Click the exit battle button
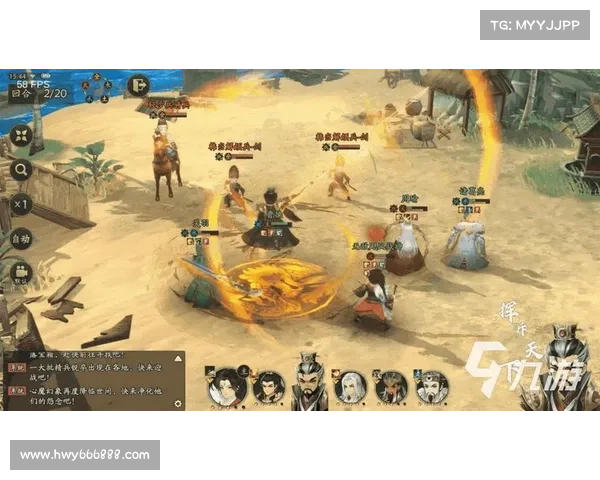Image resolution: width=600 pixels, height=480 pixels. [x=138, y=86]
